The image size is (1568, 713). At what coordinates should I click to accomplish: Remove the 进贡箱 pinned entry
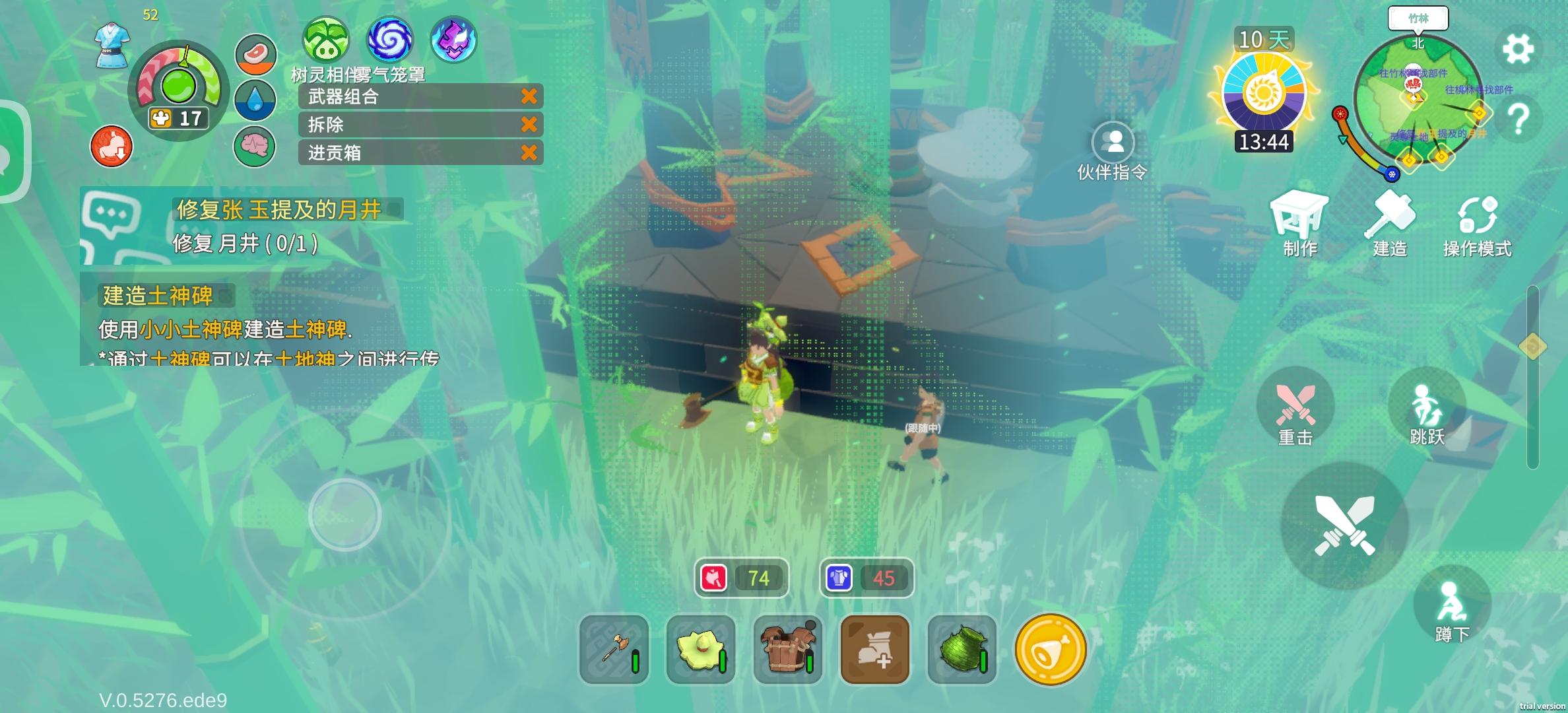point(529,153)
